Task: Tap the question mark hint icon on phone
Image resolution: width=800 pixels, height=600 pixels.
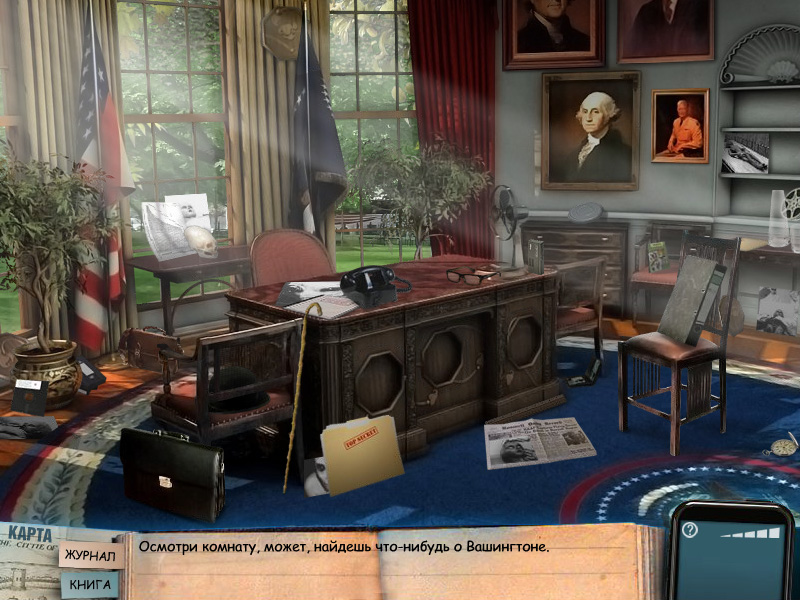Action: [x=689, y=530]
